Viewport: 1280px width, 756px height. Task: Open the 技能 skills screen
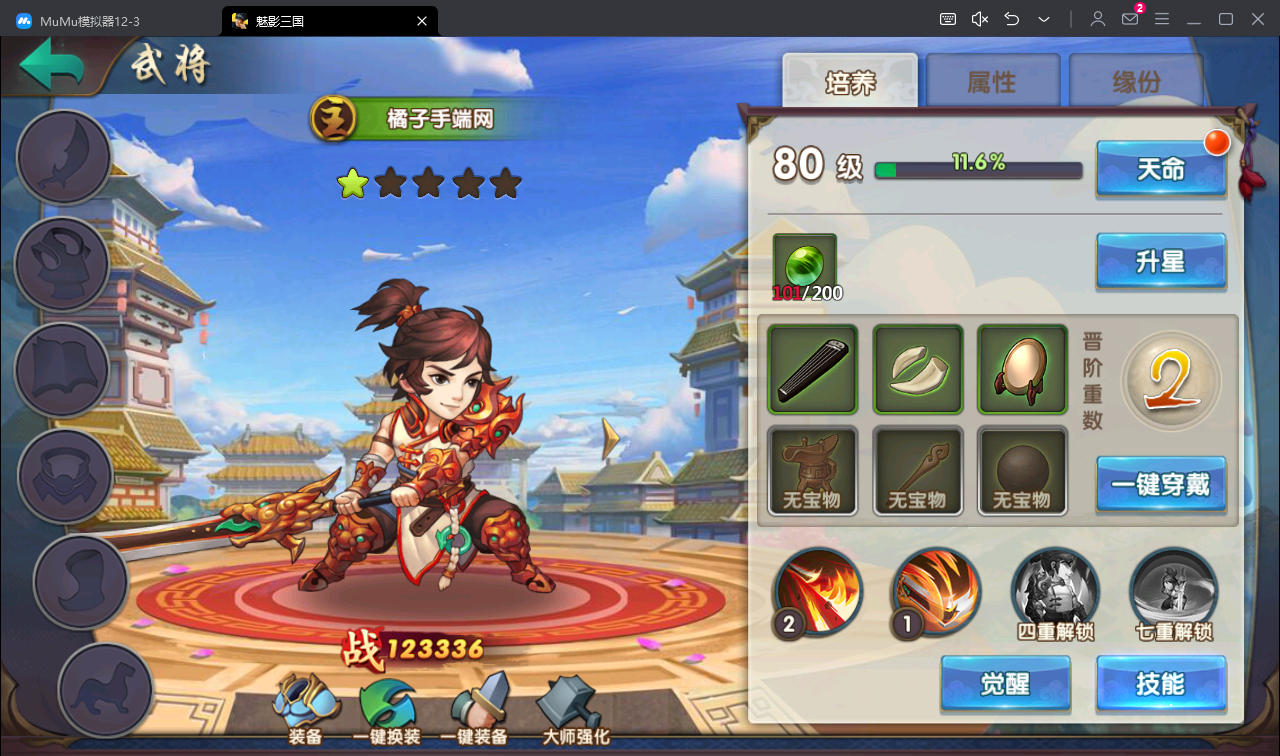pyautogui.click(x=1160, y=684)
